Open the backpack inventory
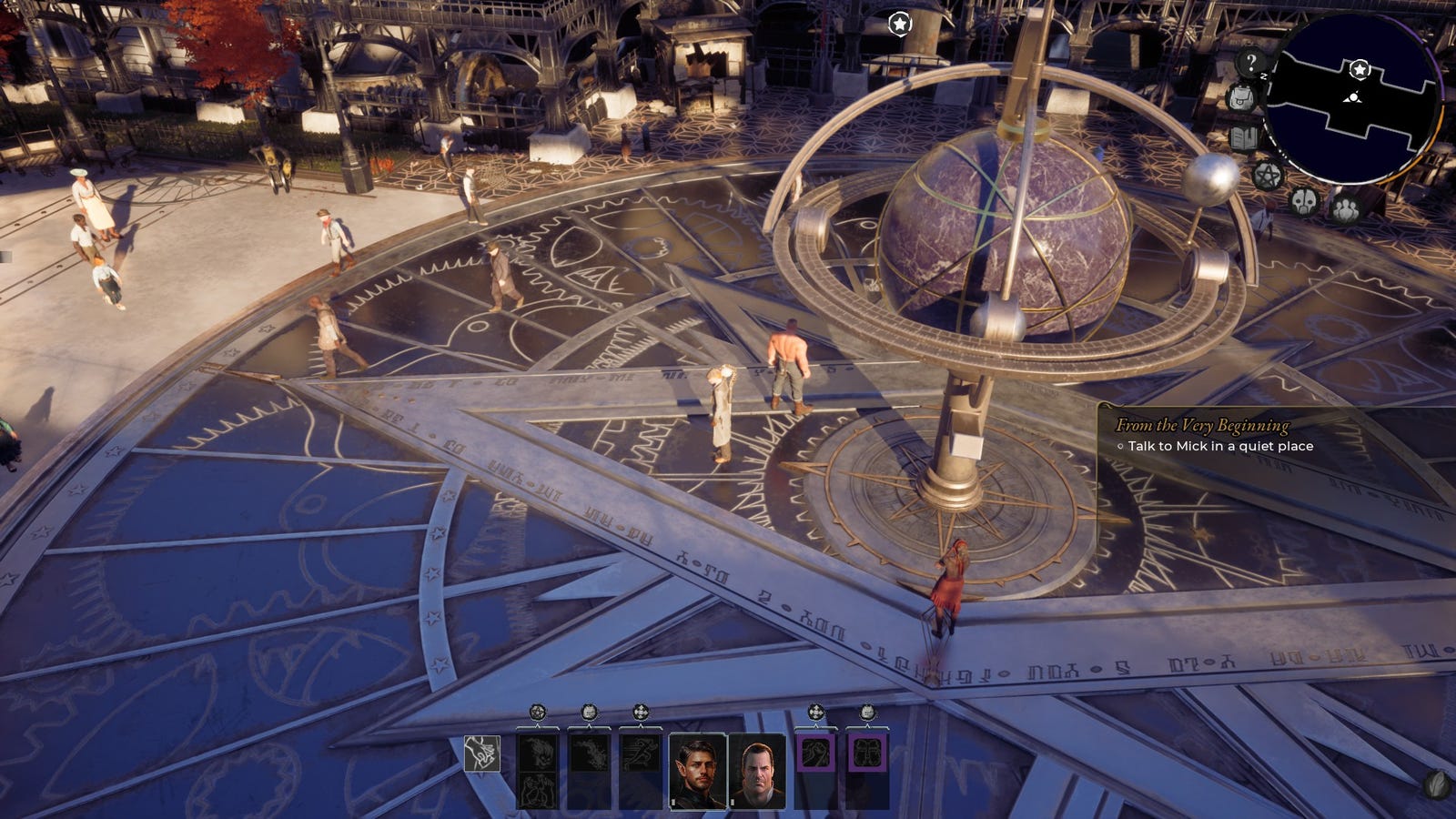 1239,98
